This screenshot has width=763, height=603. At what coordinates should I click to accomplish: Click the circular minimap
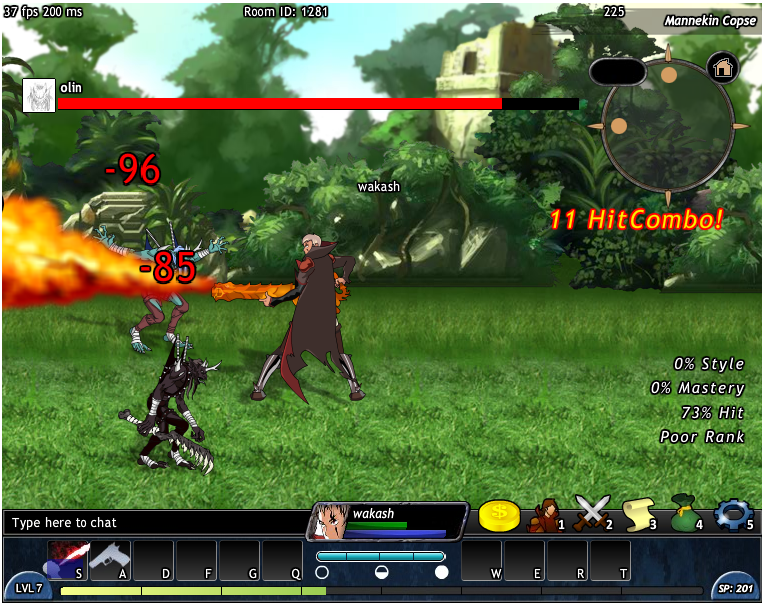666,124
